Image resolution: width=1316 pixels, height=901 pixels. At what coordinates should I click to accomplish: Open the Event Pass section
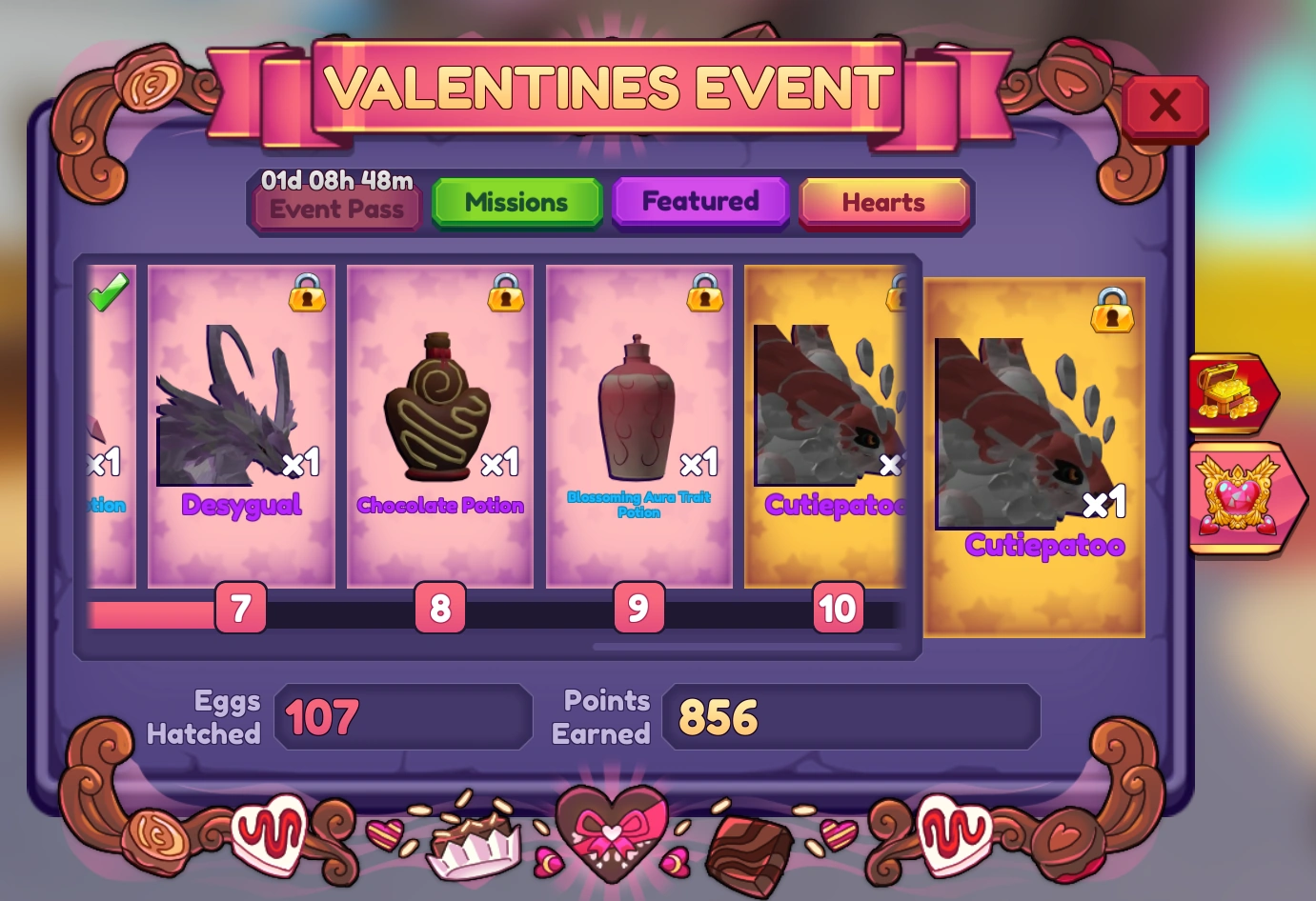click(x=334, y=209)
